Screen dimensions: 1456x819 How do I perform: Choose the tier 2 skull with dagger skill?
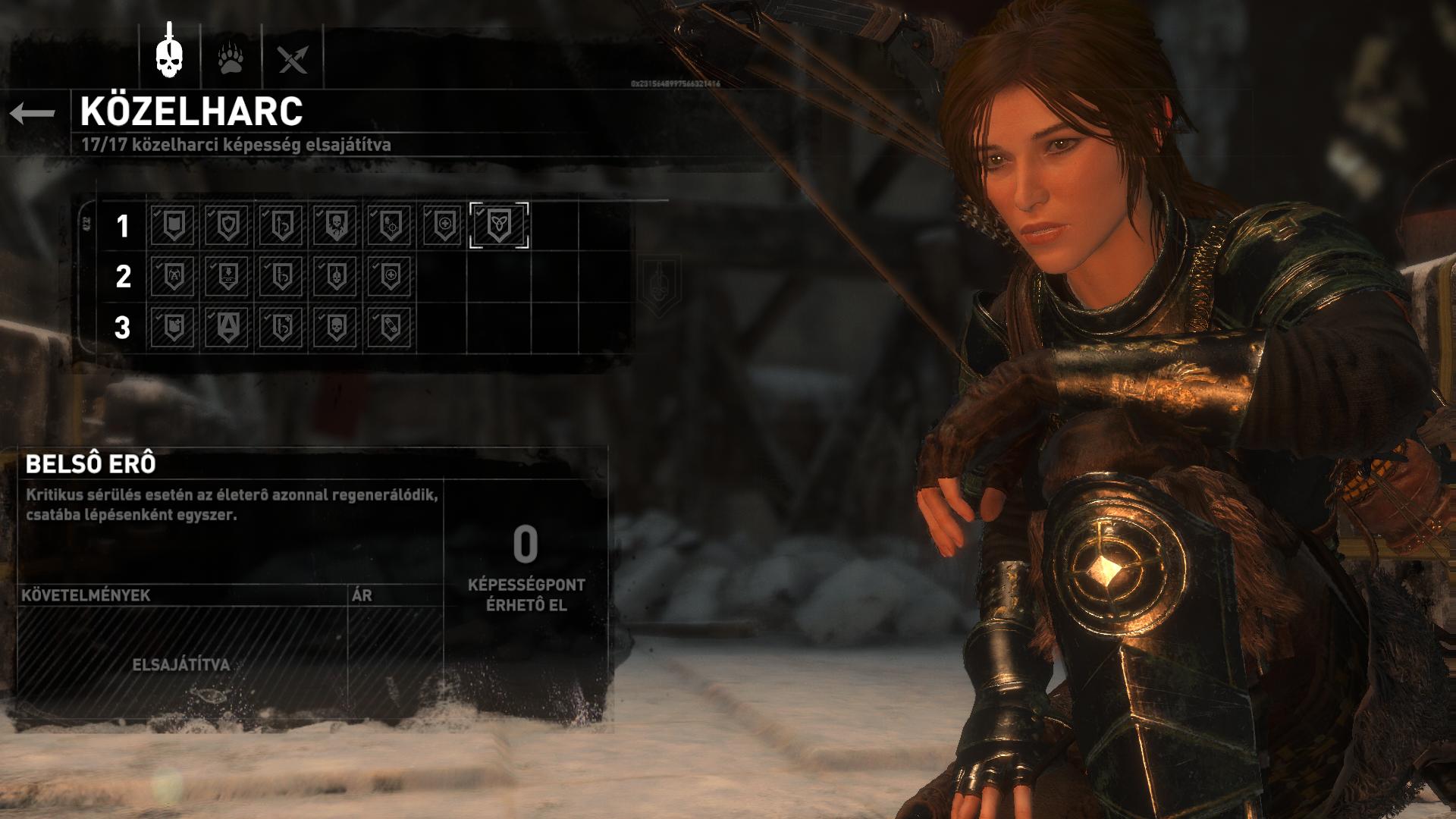point(335,276)
